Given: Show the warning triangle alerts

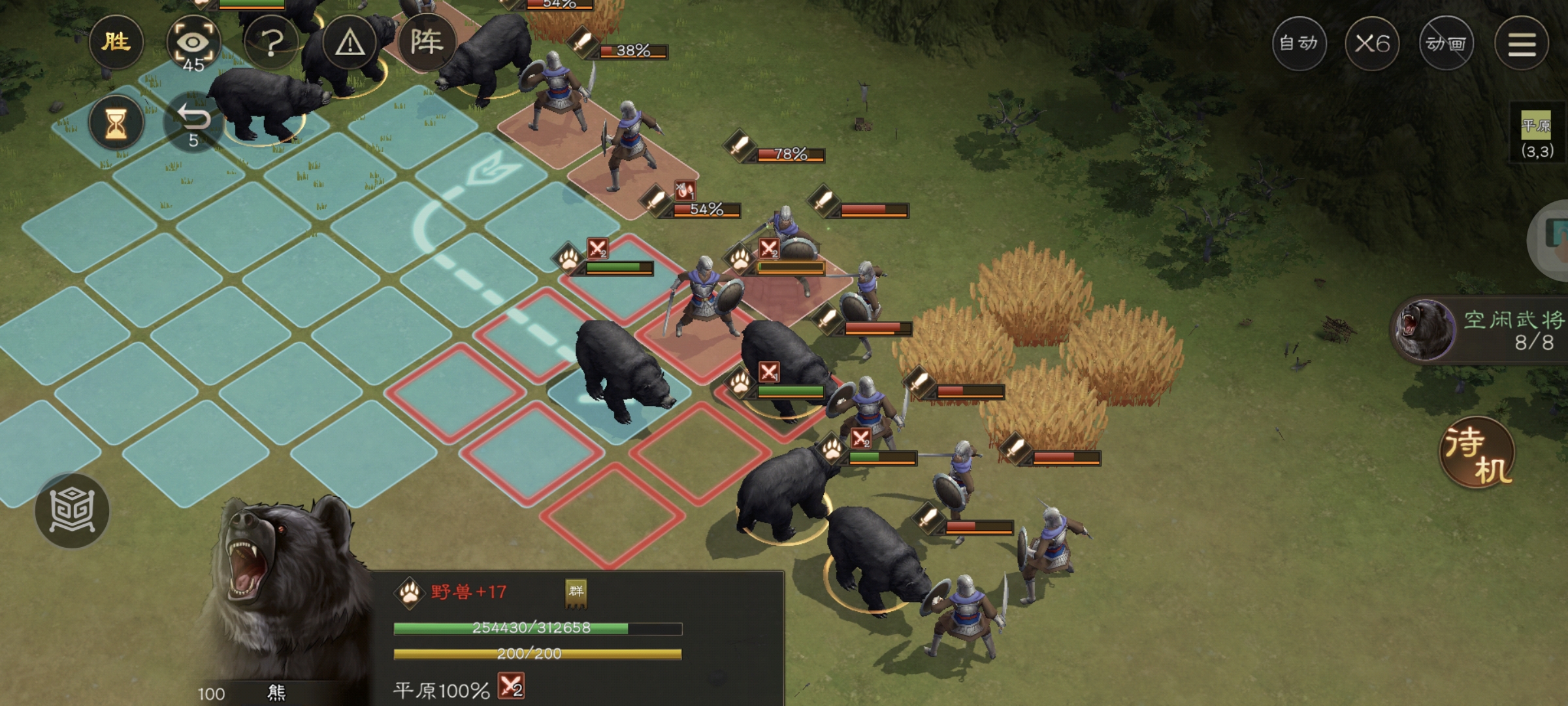Looking at the screenshot, I should 350,43.
